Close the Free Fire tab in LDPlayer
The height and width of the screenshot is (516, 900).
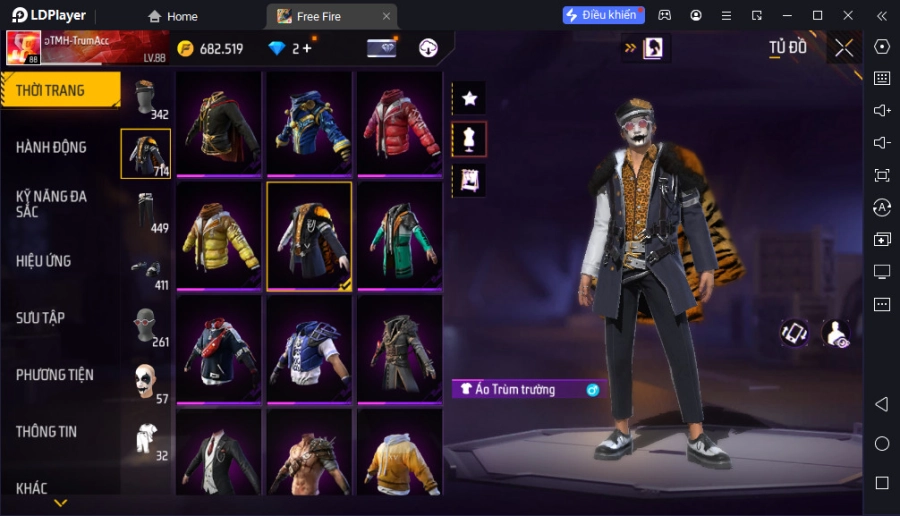(x=386, y=16)
